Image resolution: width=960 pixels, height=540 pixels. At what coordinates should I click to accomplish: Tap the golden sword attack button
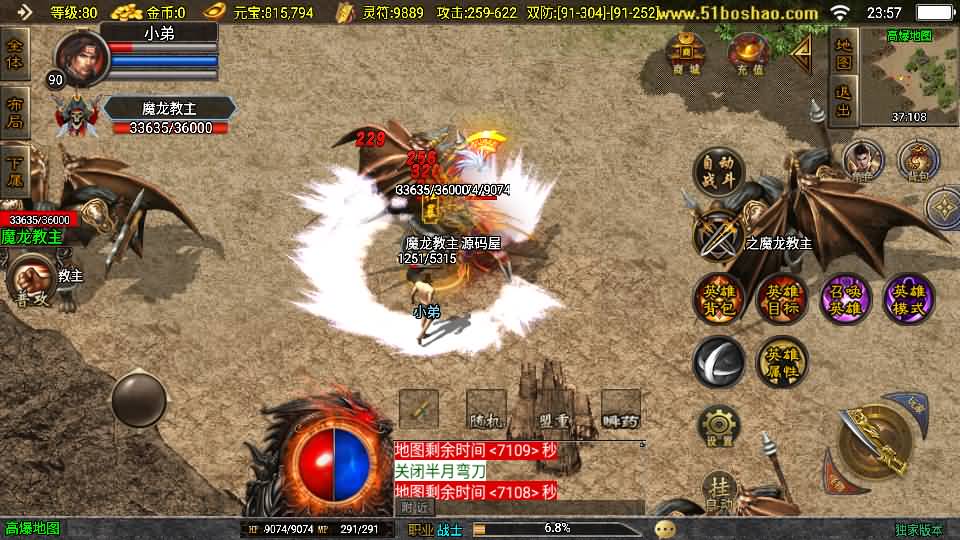click(x=872, y=438)
